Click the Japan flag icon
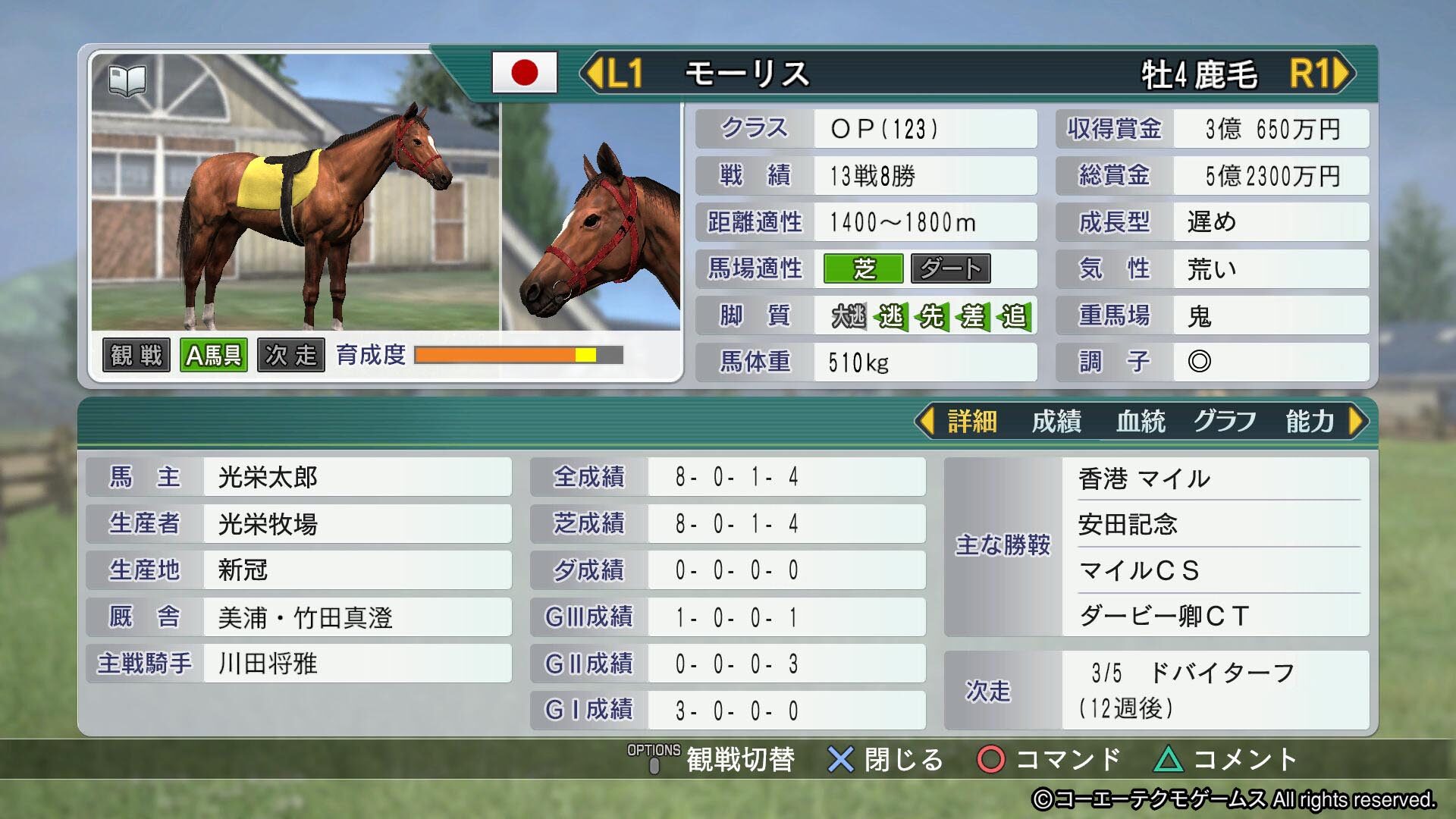Image resolution: width=1456 pixels, height=819 pixels. point(525,73)
